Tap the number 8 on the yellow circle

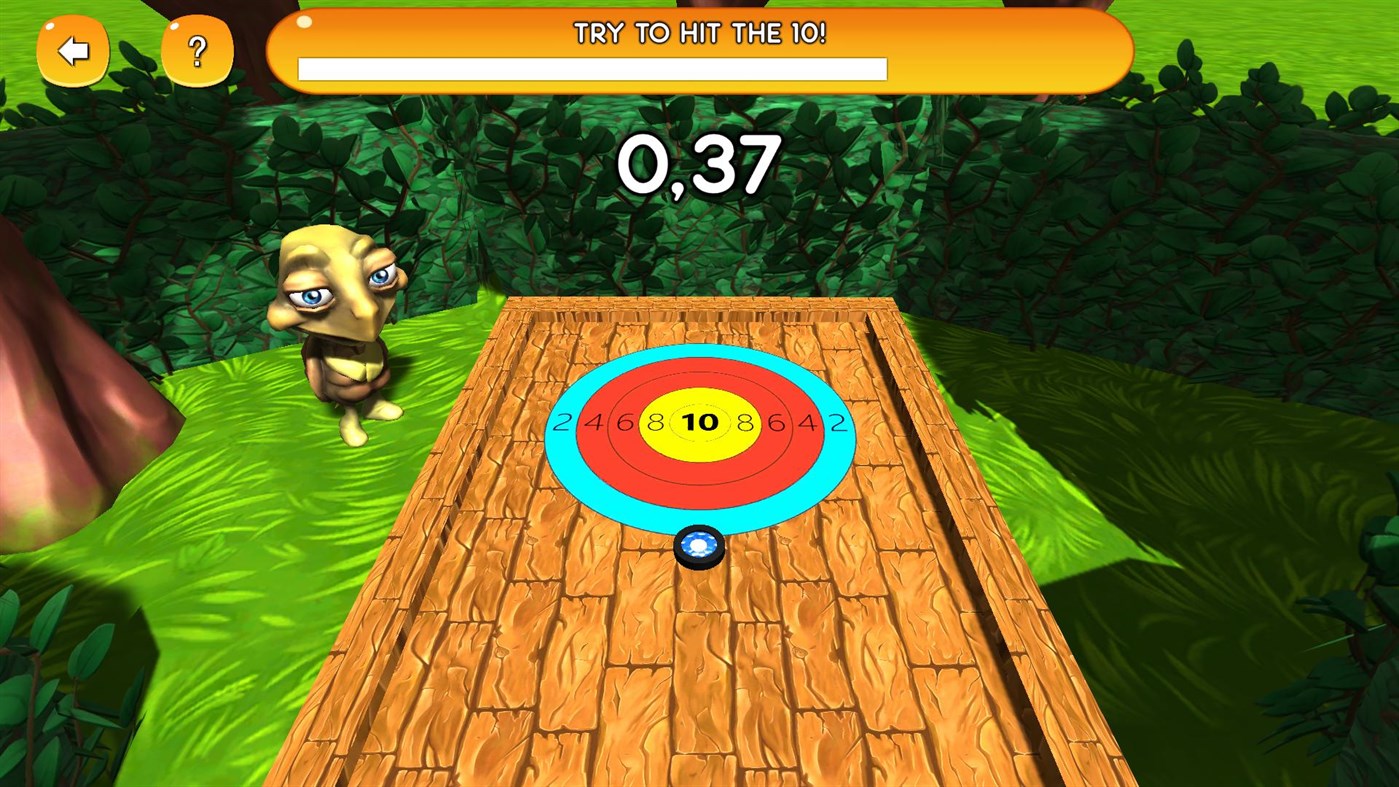click(655, 421)
